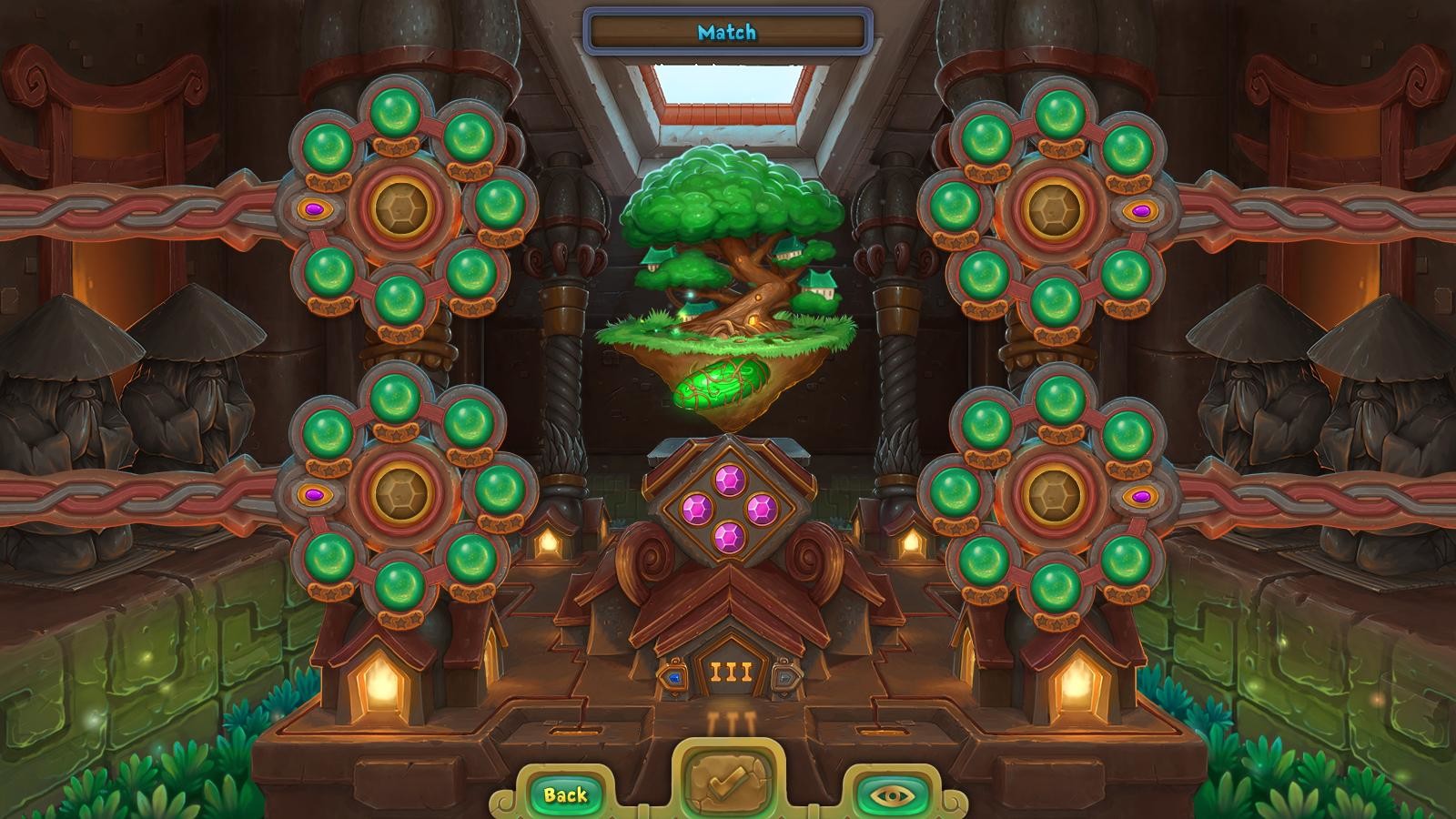Click the Match title banner

pos(728,30)
